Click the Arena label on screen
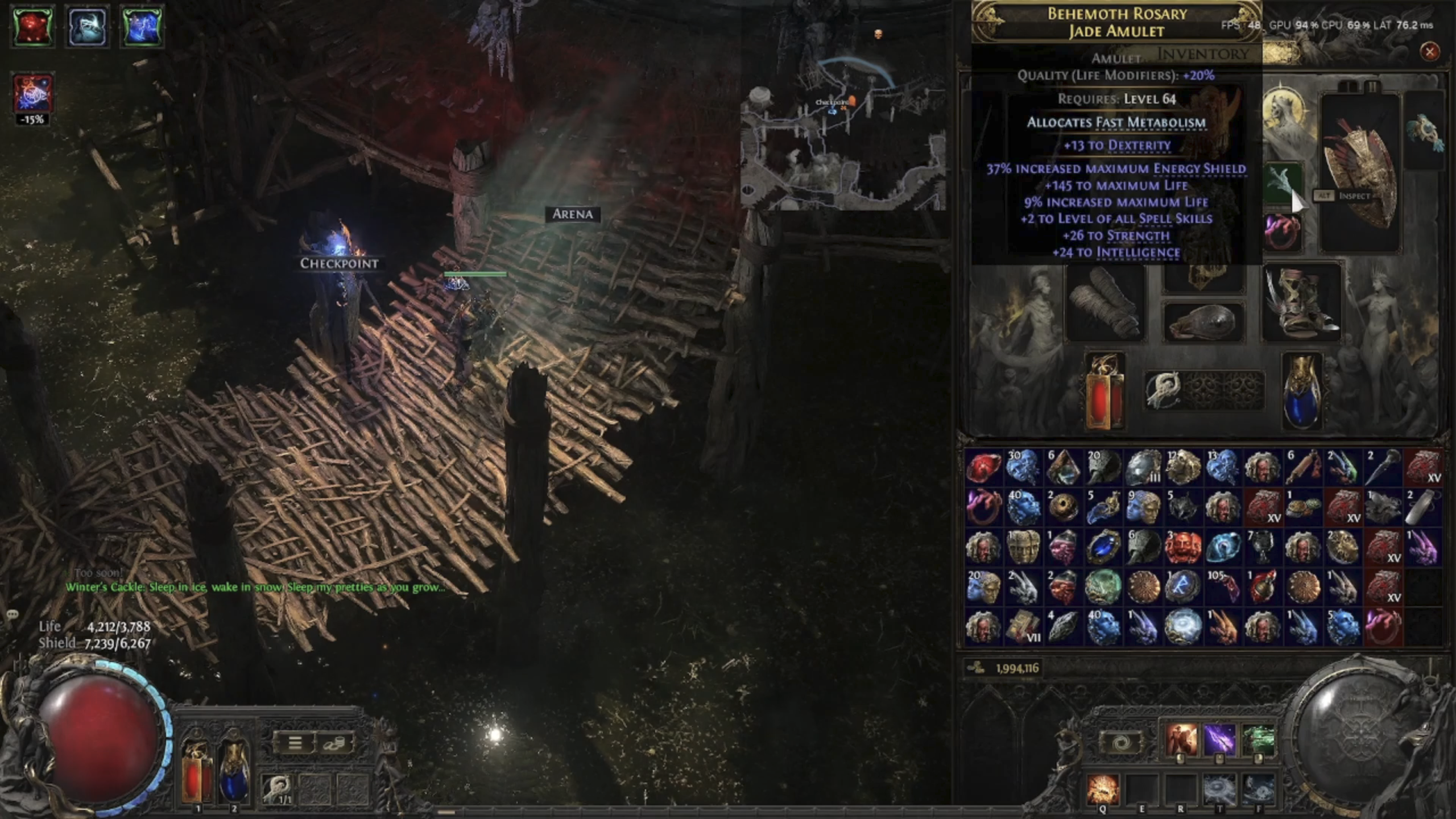1456x819 pixels. point(573,214)
